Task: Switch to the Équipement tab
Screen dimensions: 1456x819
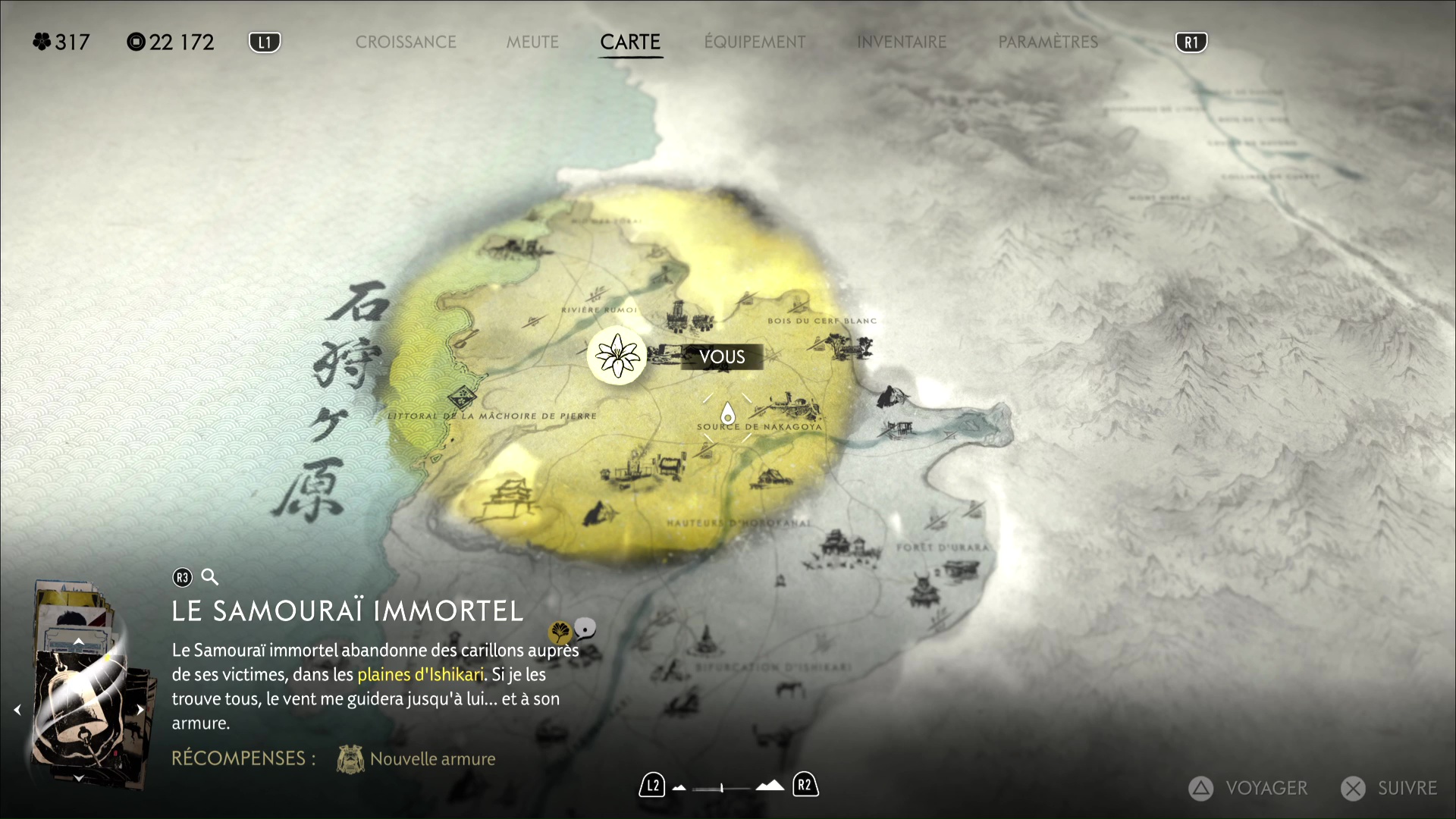Action: point(755,42)
